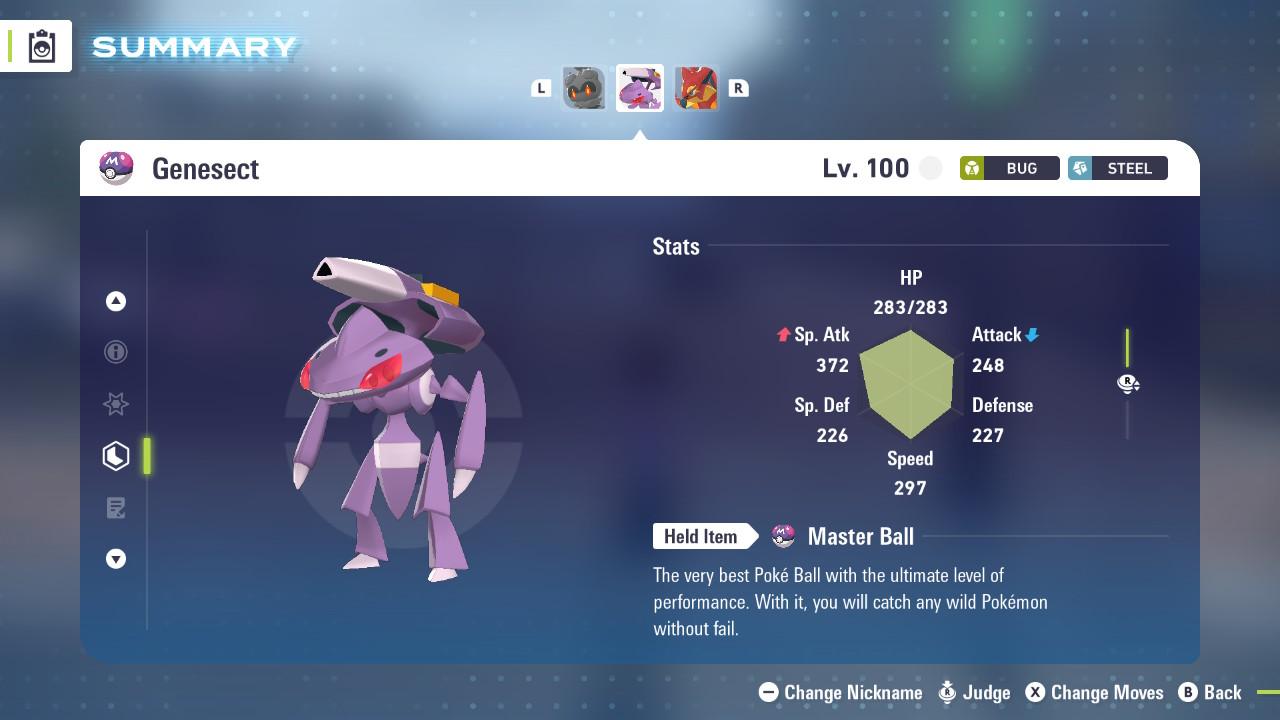Click the Change Nickname button
Image resolution: width=1280 pixels, height=720 pixels.
(x=840, y=692)
